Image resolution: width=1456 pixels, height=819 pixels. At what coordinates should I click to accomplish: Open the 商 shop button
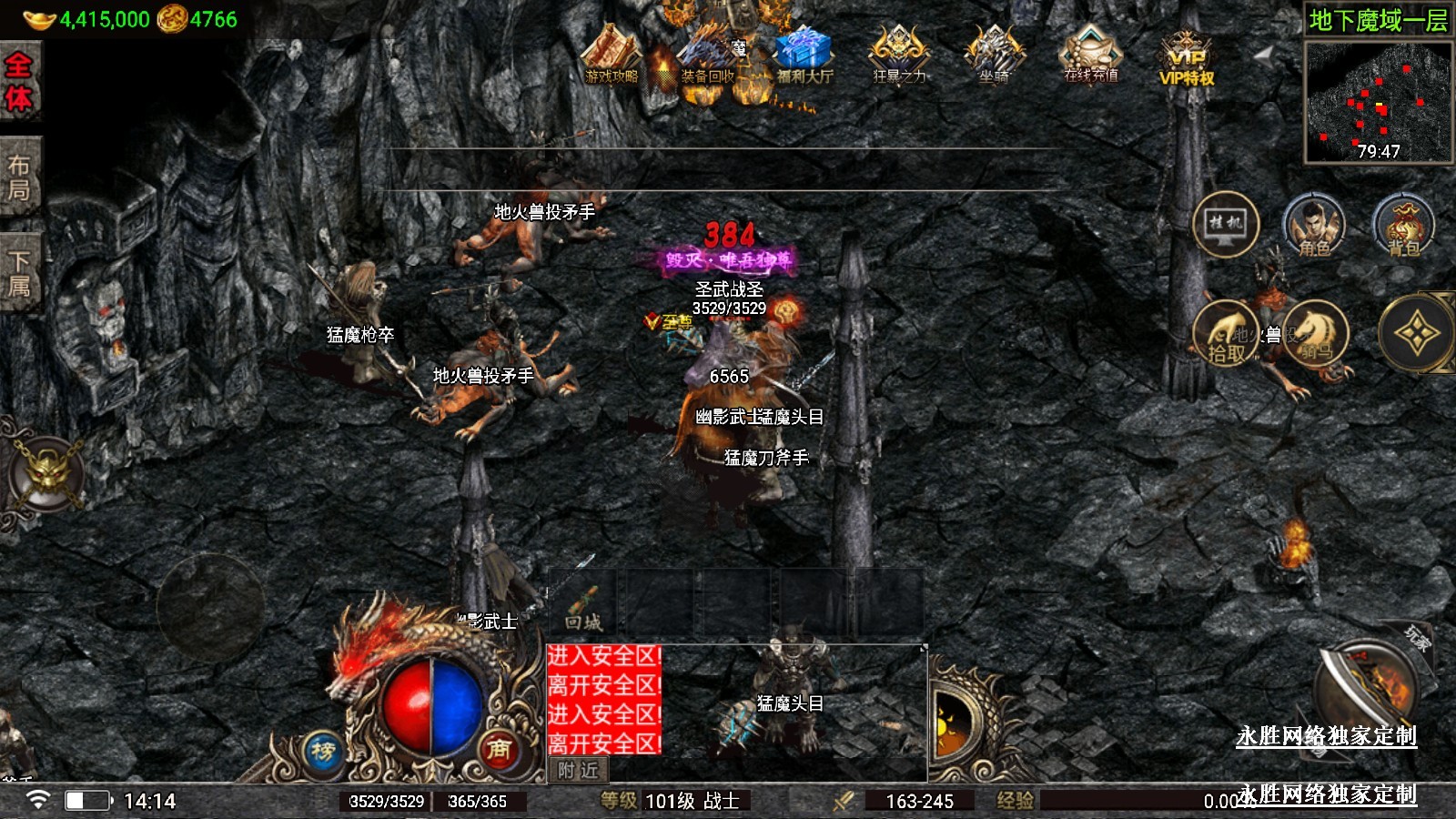499,749
